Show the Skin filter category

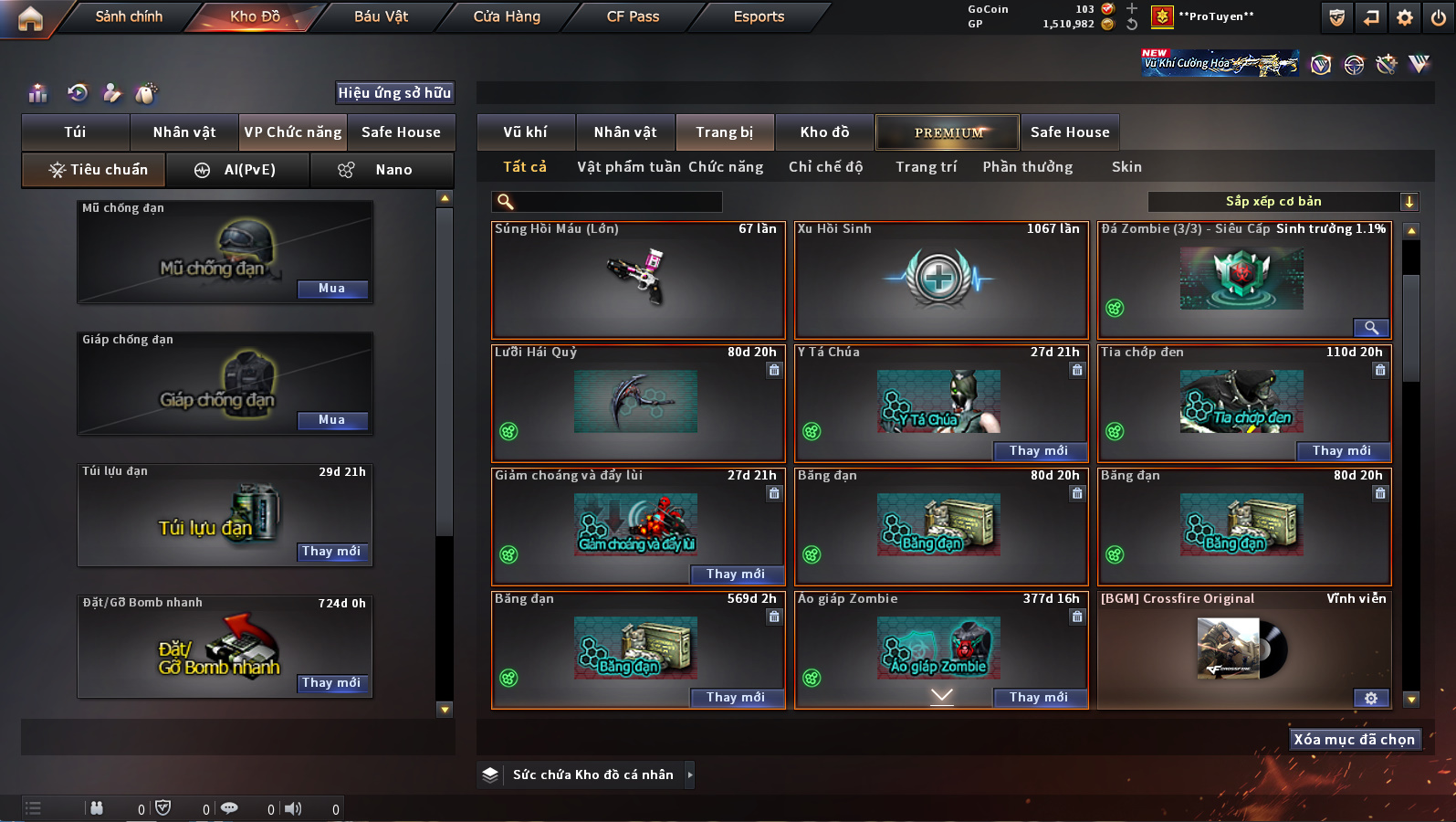click(x=1126, y=167)
